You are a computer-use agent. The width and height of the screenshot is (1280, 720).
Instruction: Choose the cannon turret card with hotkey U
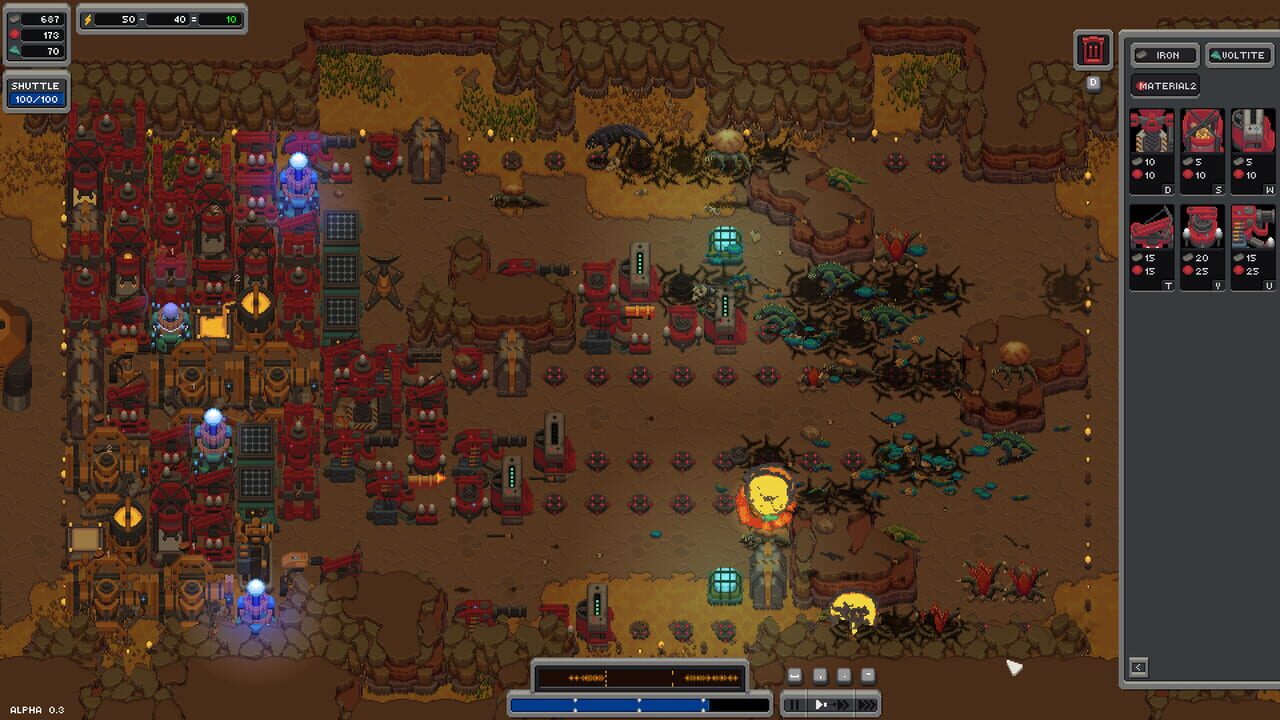pos(1253,246)
